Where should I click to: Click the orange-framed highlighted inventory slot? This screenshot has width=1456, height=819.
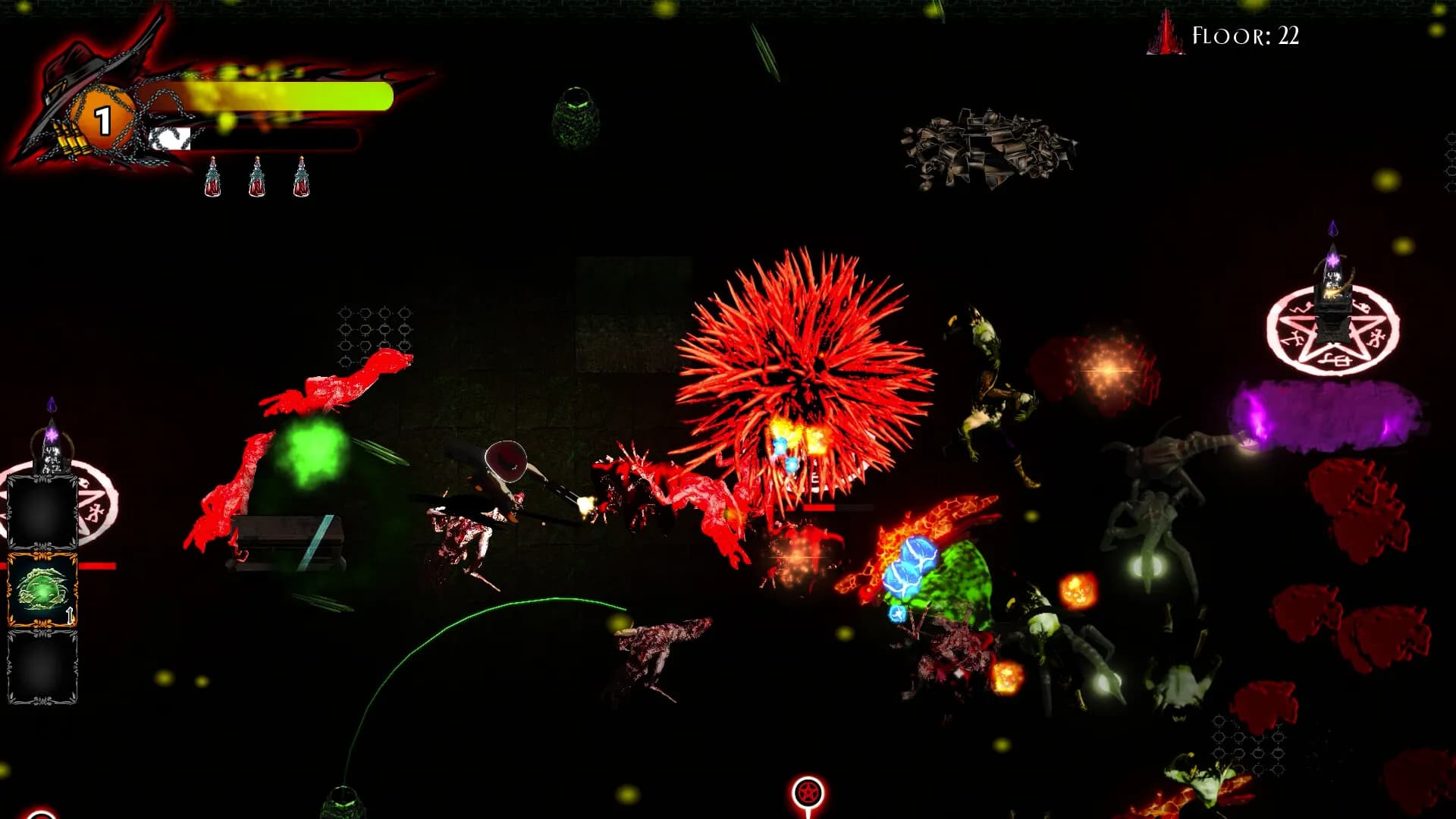(x=42, y=588)
